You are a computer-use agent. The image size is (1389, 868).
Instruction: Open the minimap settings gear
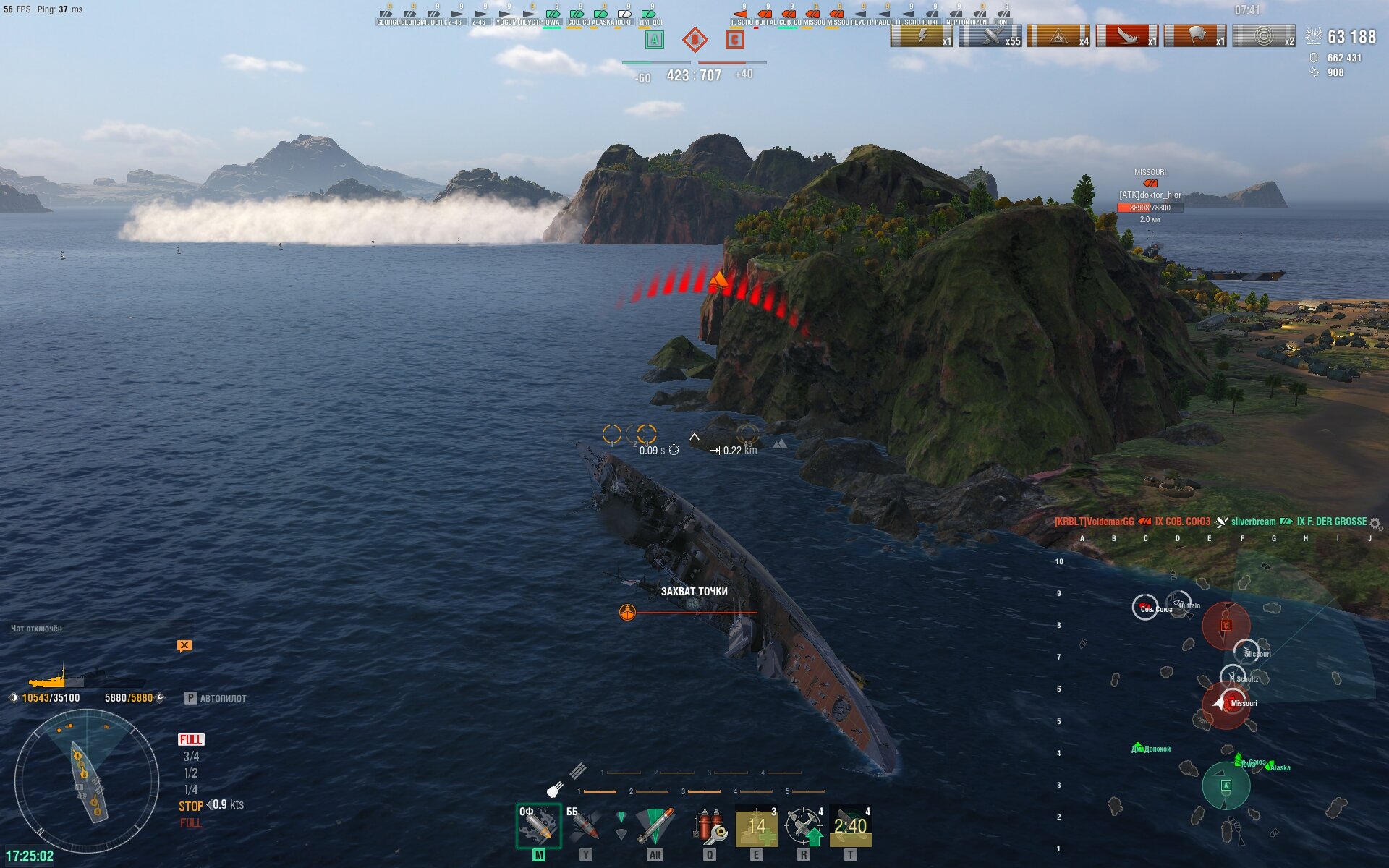[x=1375, y=524]
